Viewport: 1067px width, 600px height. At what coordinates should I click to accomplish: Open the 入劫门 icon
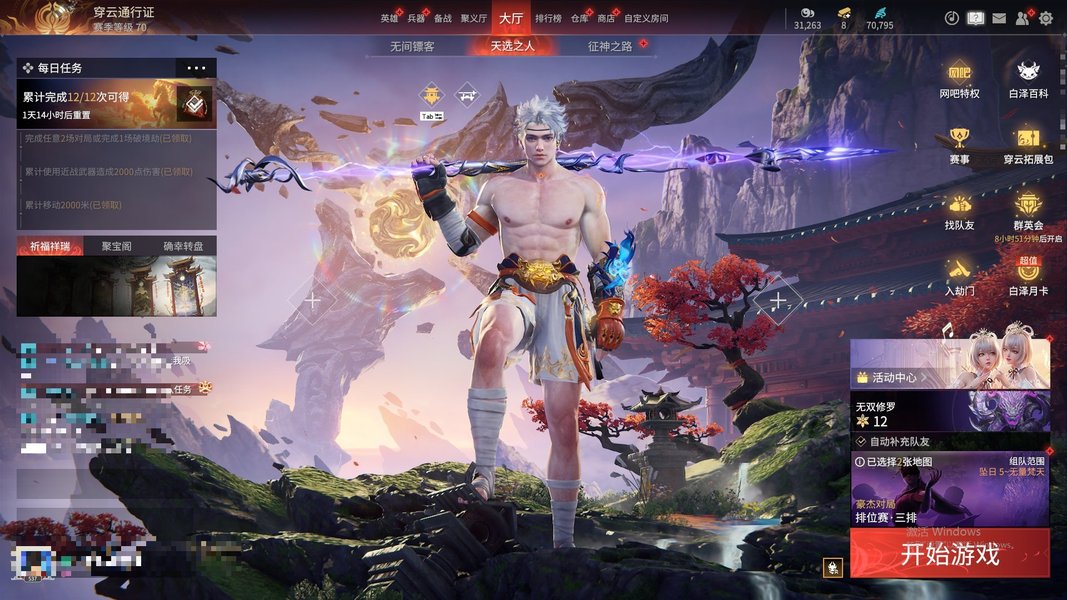[959, 275]
